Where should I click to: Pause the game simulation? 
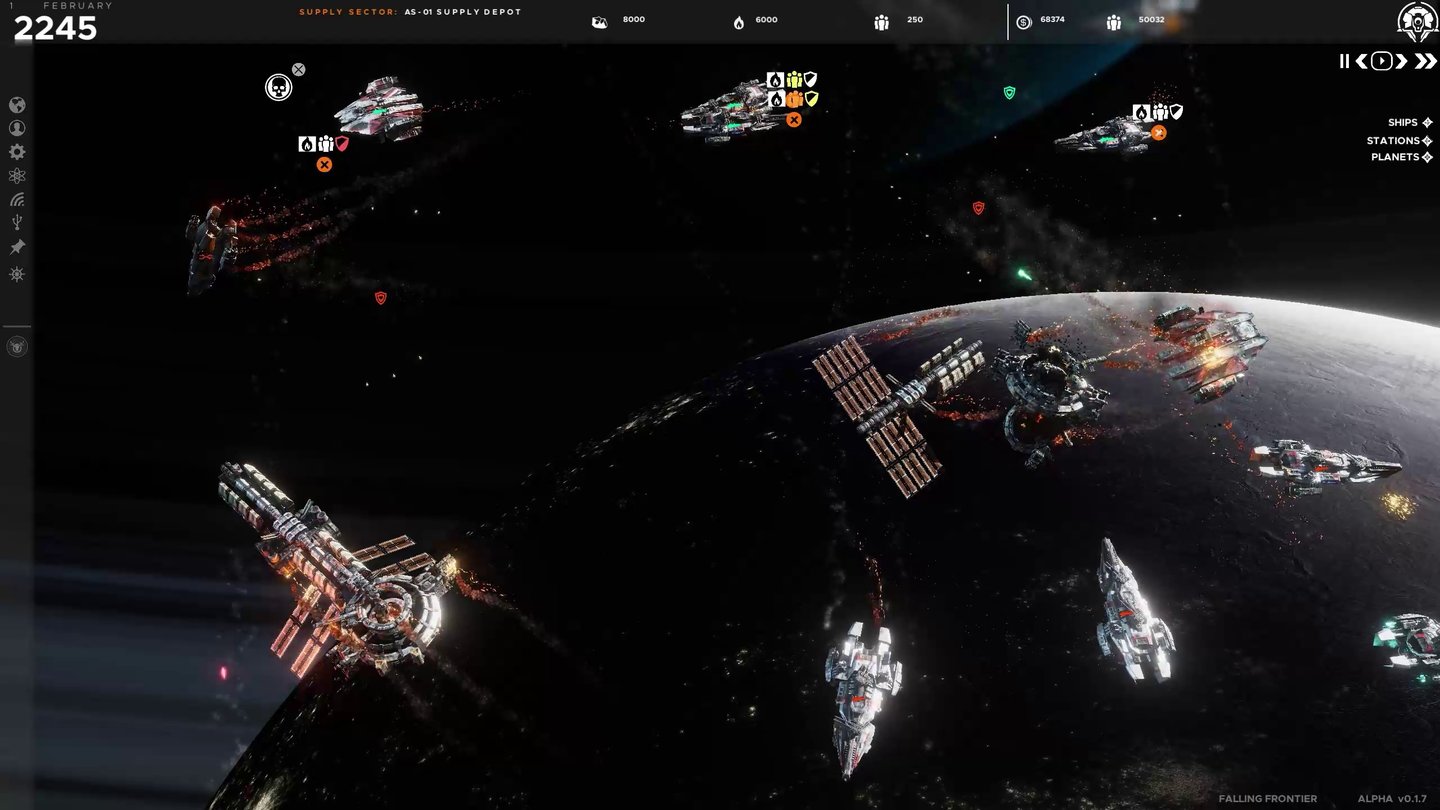point(1344,61)
